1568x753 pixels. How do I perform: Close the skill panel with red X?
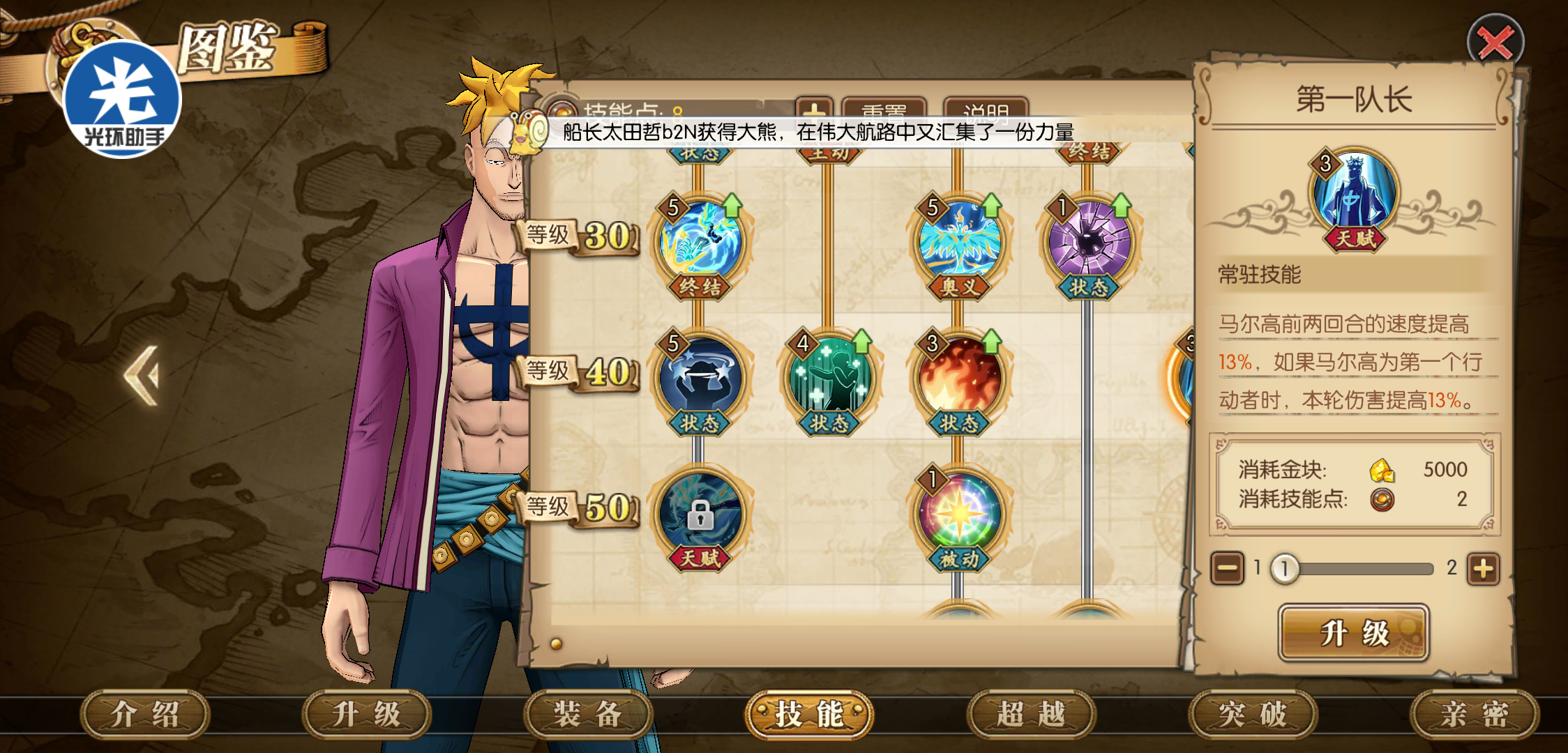pyautogui.click(x=1495, y=43)
